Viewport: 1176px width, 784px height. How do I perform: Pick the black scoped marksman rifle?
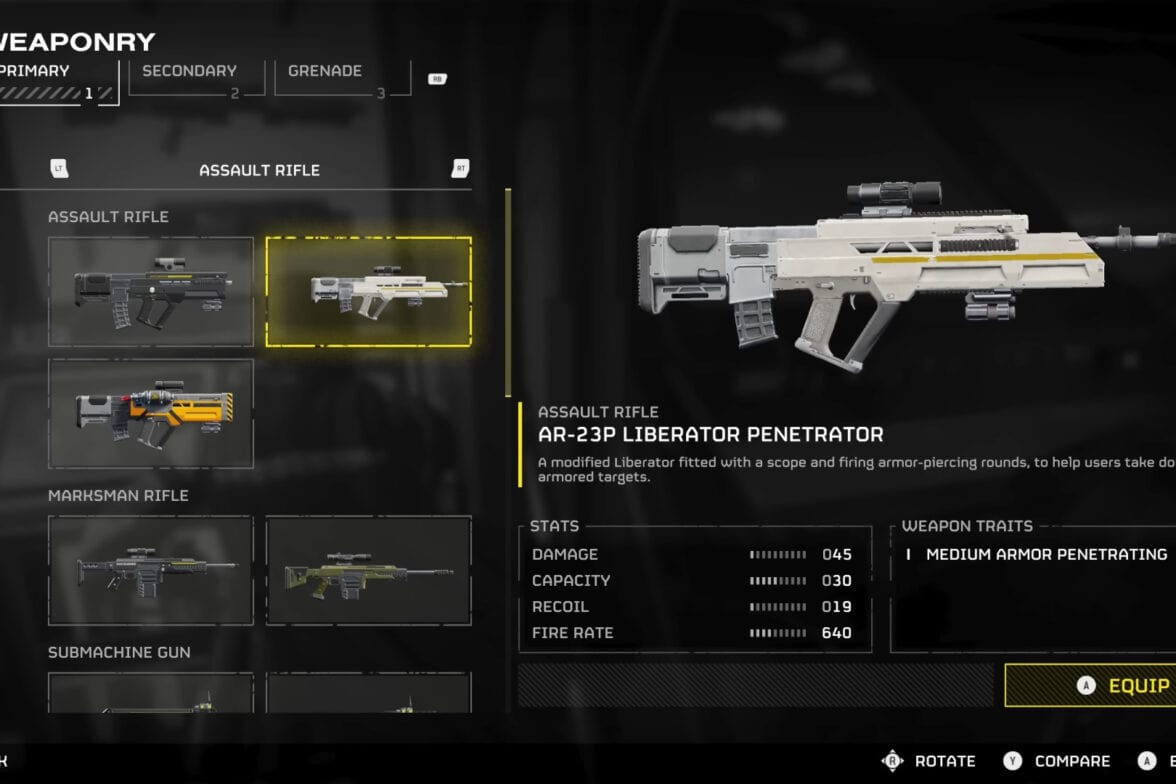[x=151, y=570]
